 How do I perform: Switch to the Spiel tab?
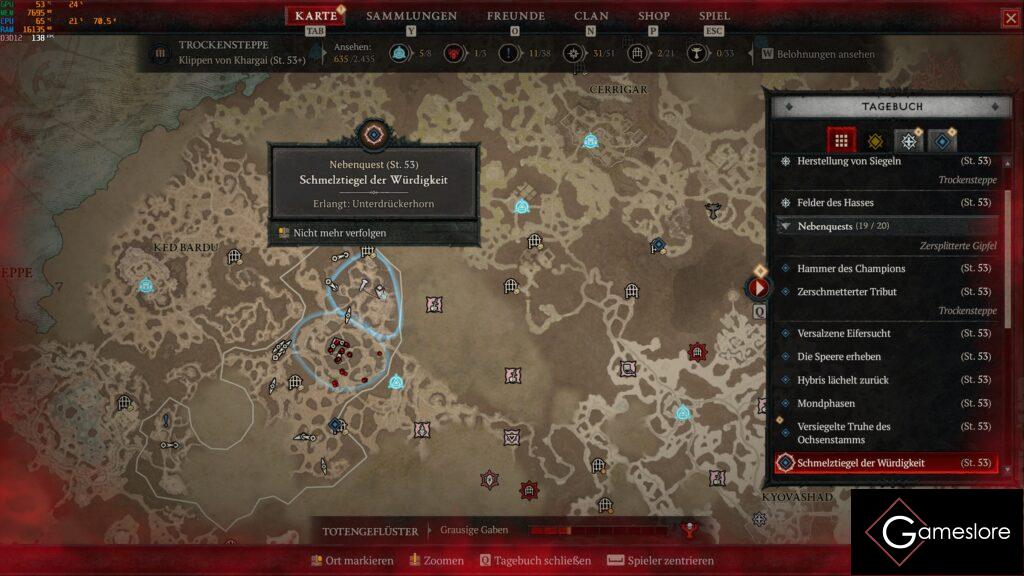click(714, 16)
